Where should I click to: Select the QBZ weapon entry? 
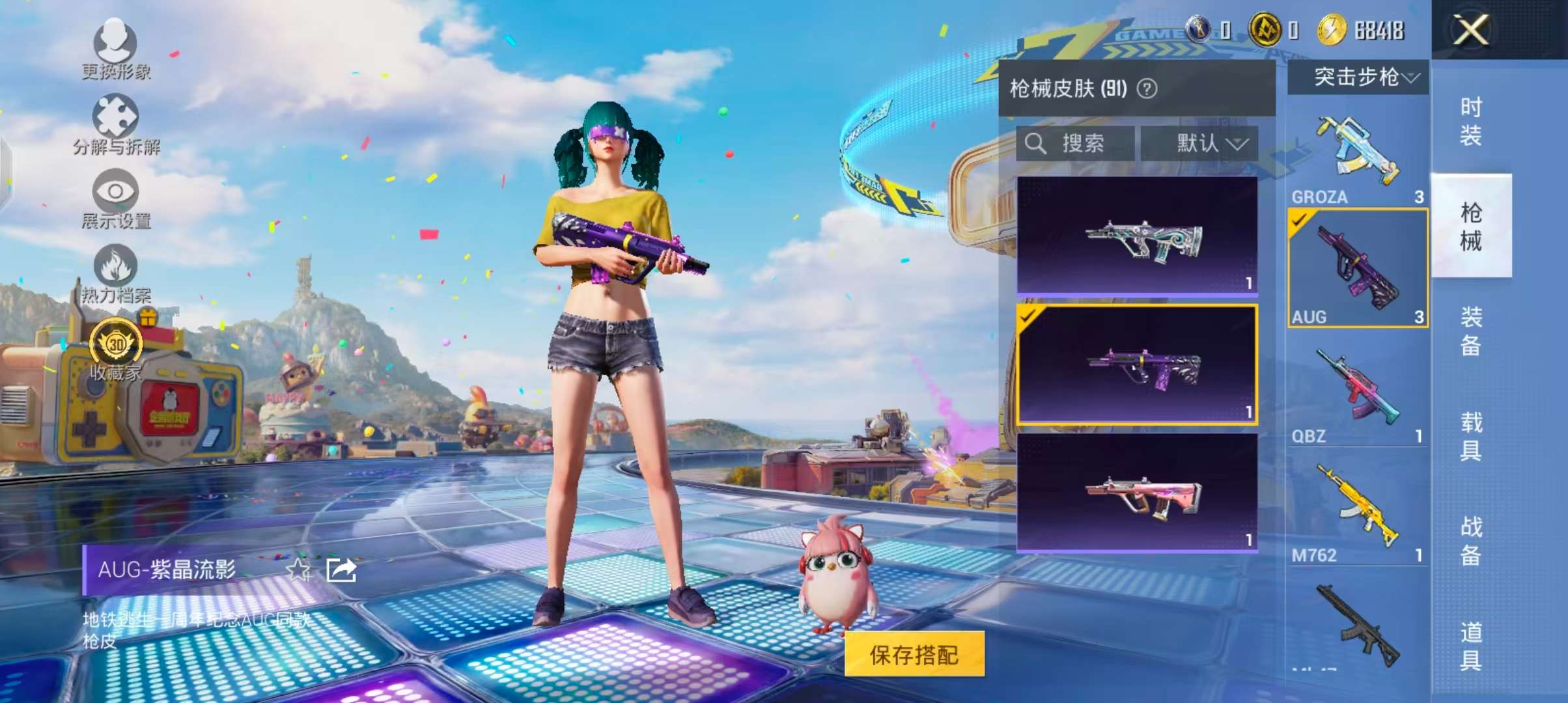(1358, 394)
